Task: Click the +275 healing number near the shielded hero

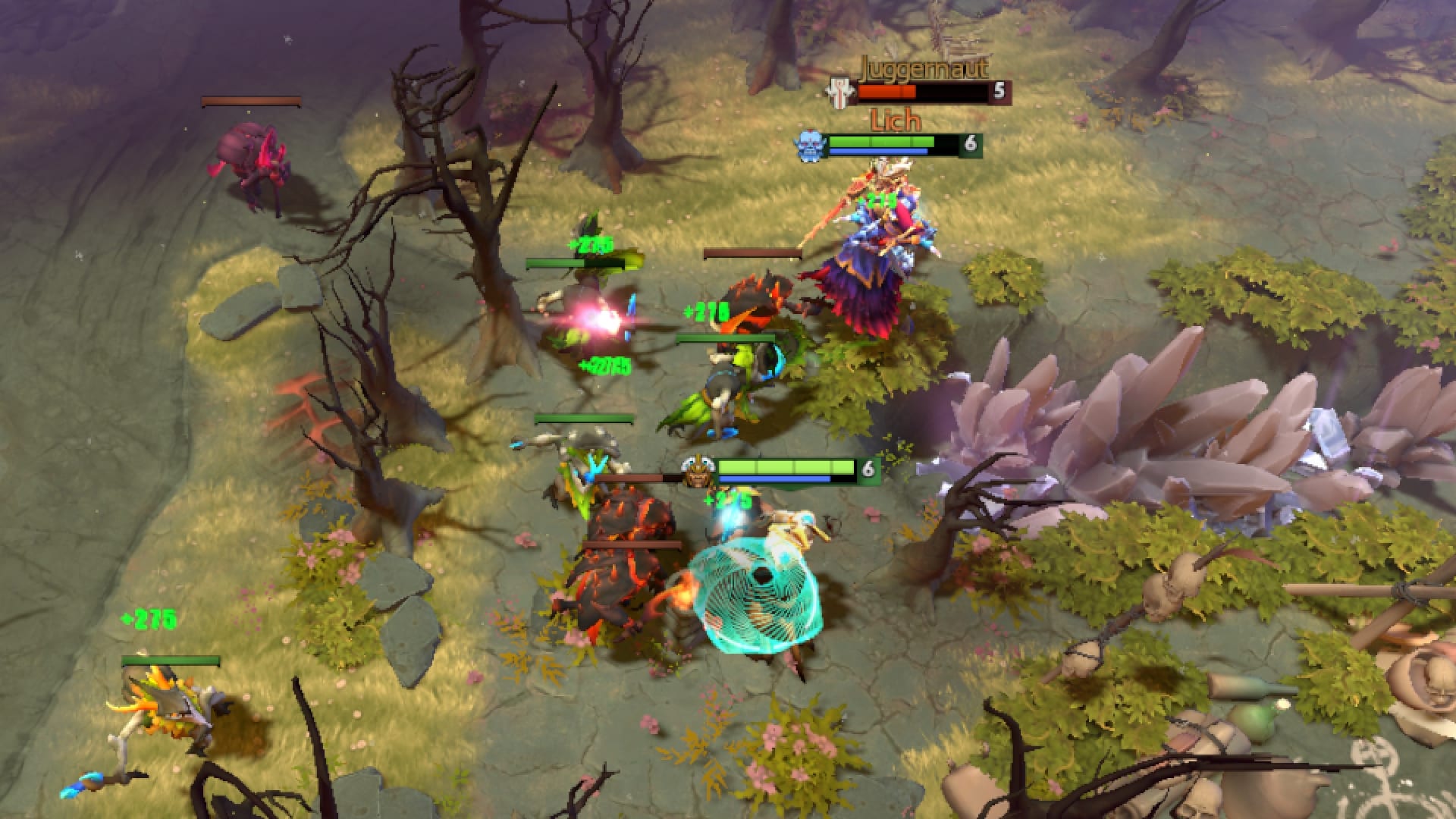Action: point(724,498)
